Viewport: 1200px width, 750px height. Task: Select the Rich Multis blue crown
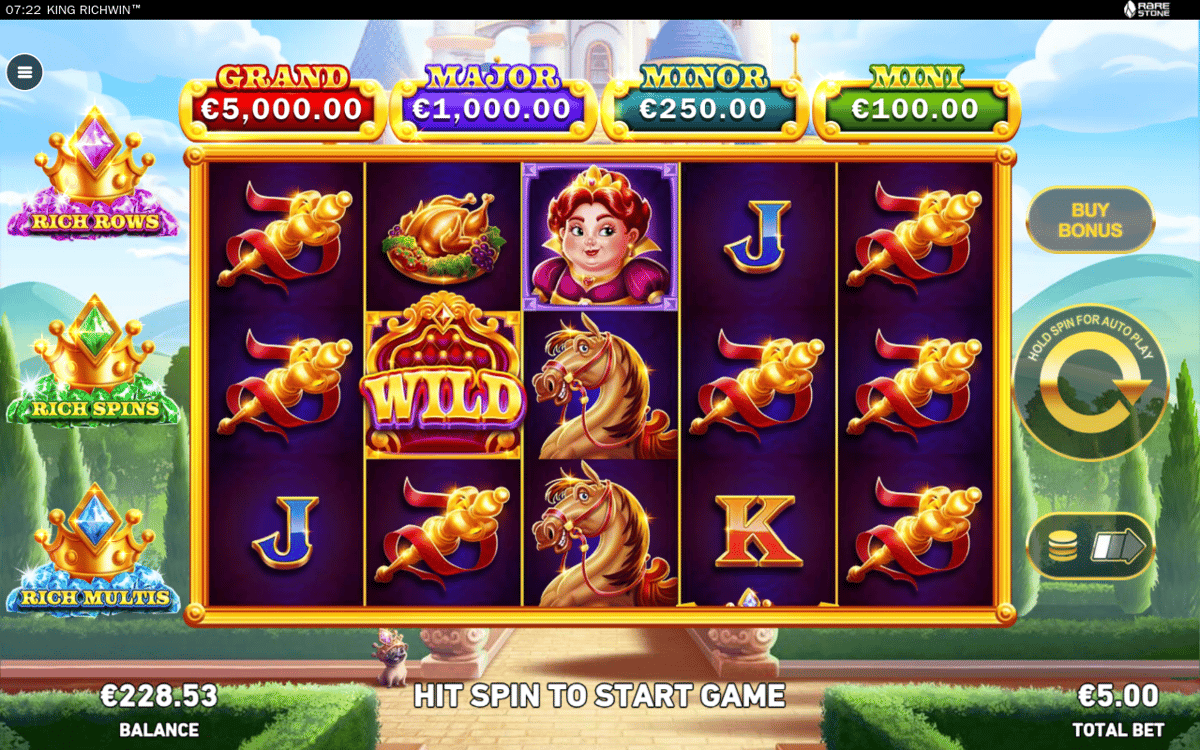tap(94, 550)
